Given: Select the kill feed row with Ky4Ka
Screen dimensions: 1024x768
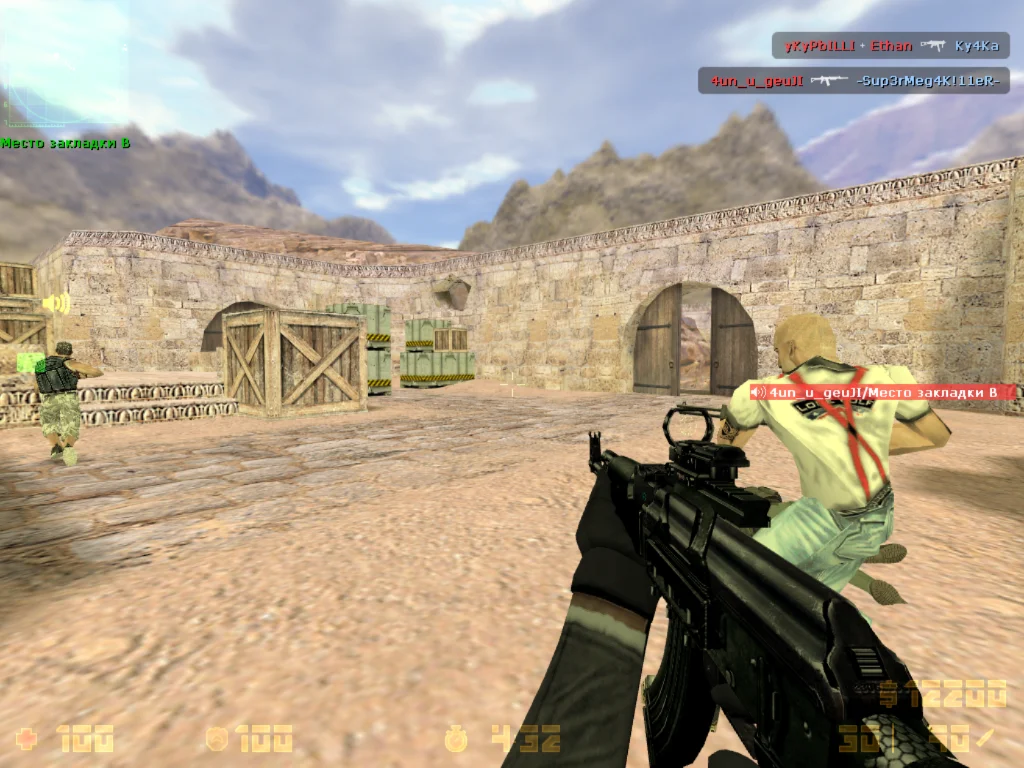Looking at the screenshot, I should coord(890,46).
